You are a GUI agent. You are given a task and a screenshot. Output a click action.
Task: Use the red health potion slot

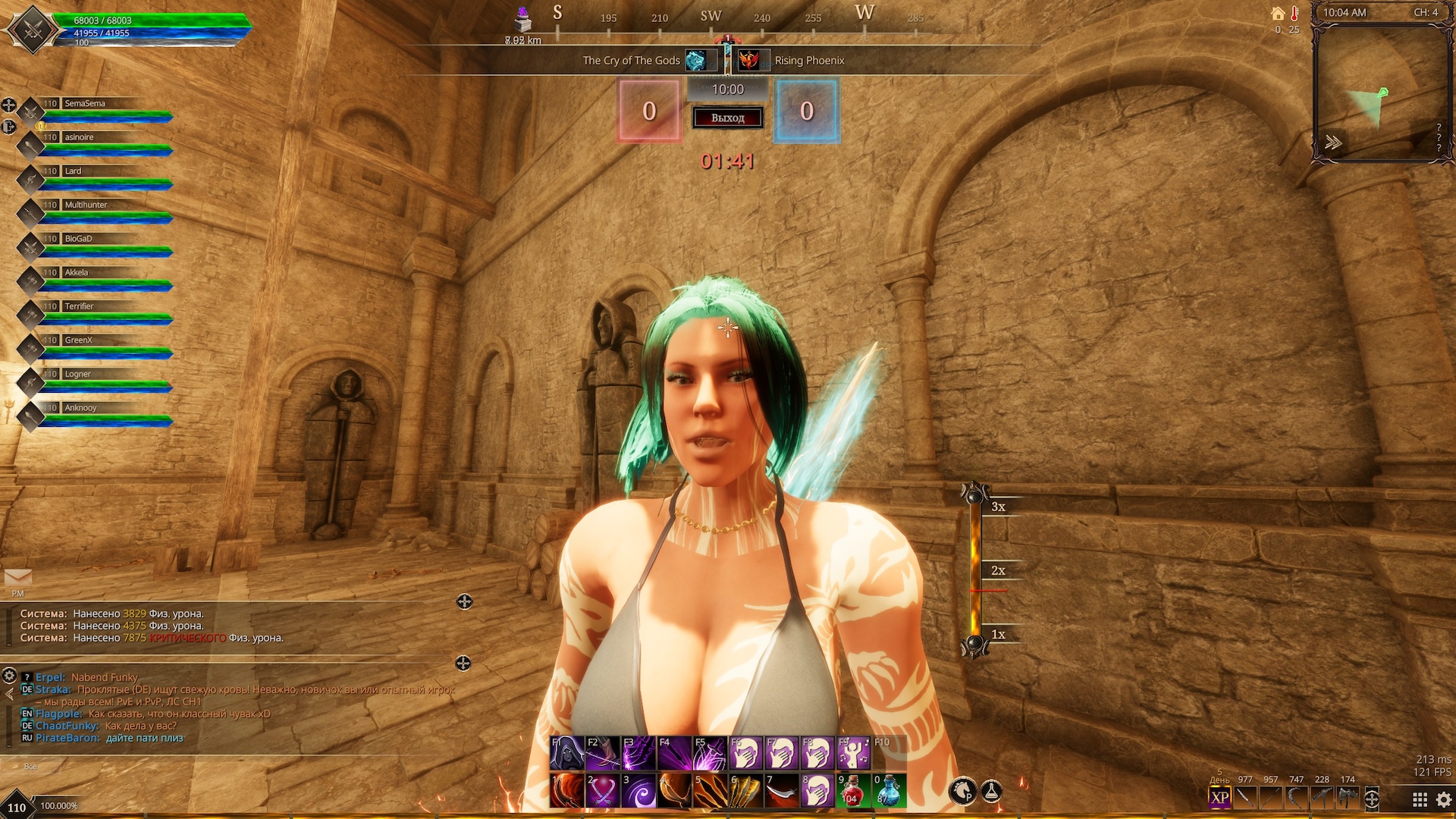[852, 791]
